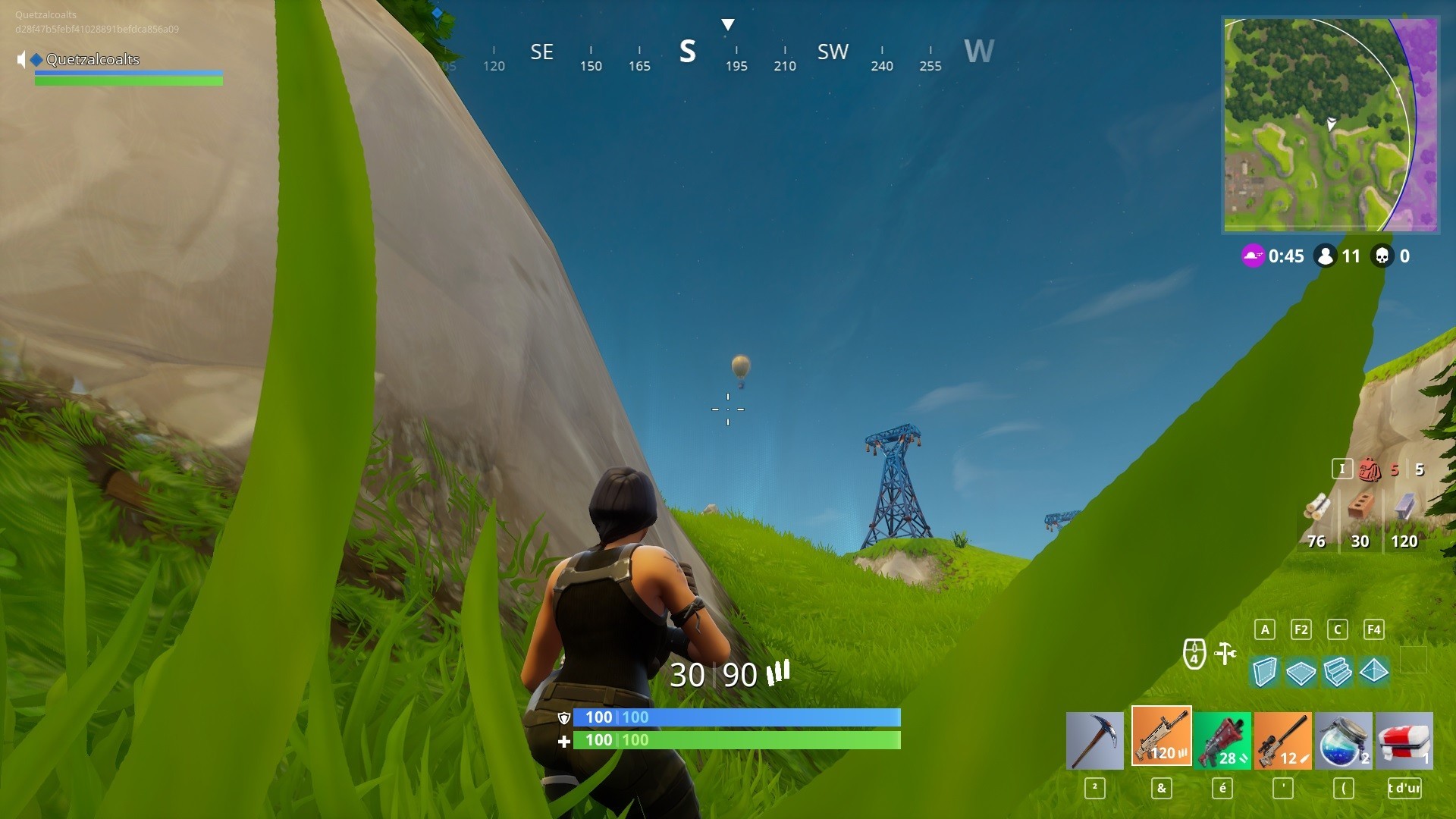The image size is (1456, 819).
Task: Click the brick resource icon
Action: (1361, 507)
